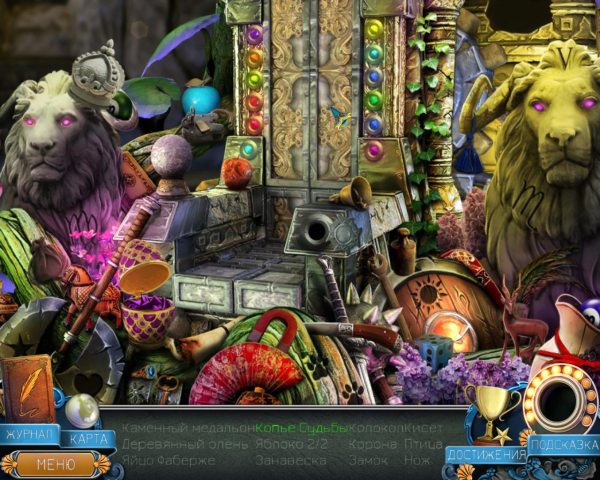Open the Журнал journal
This screenshot has width=600, height=480.
coord(29,435)
